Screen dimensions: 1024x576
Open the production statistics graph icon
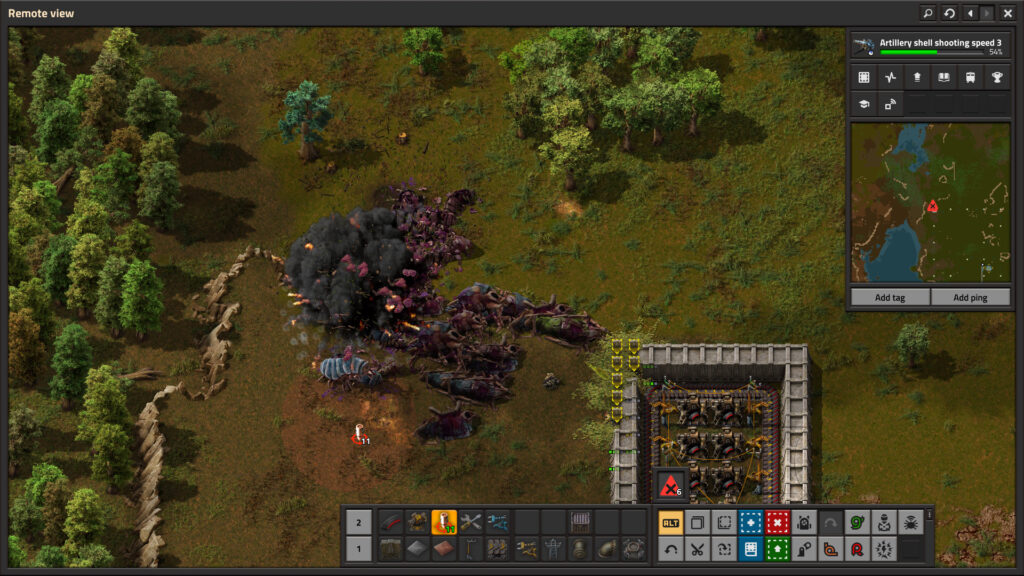(891, 77)
